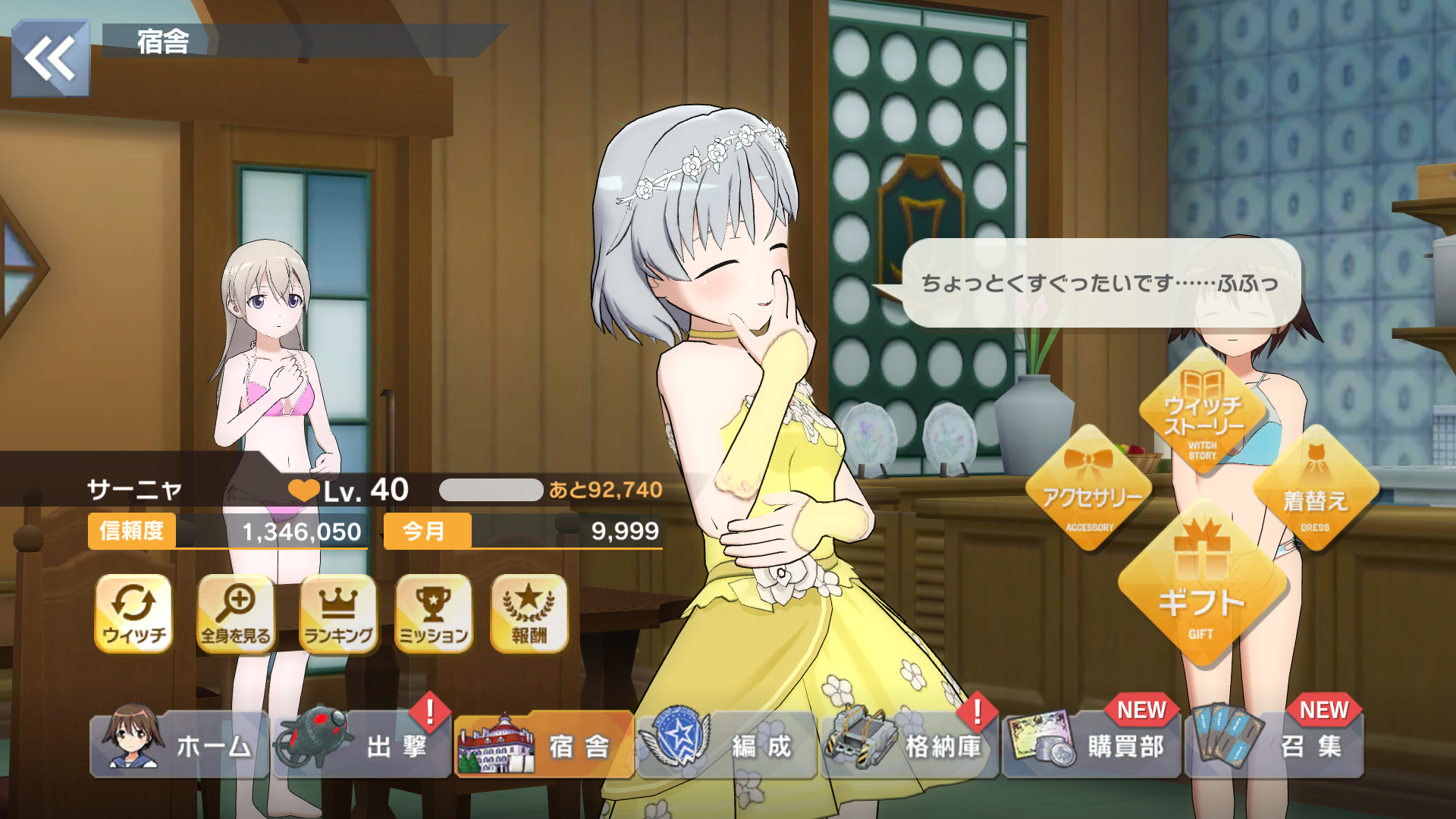Open the 召集 summon menu
This screenshot has width=1456, height=819.
[1274, 745]
